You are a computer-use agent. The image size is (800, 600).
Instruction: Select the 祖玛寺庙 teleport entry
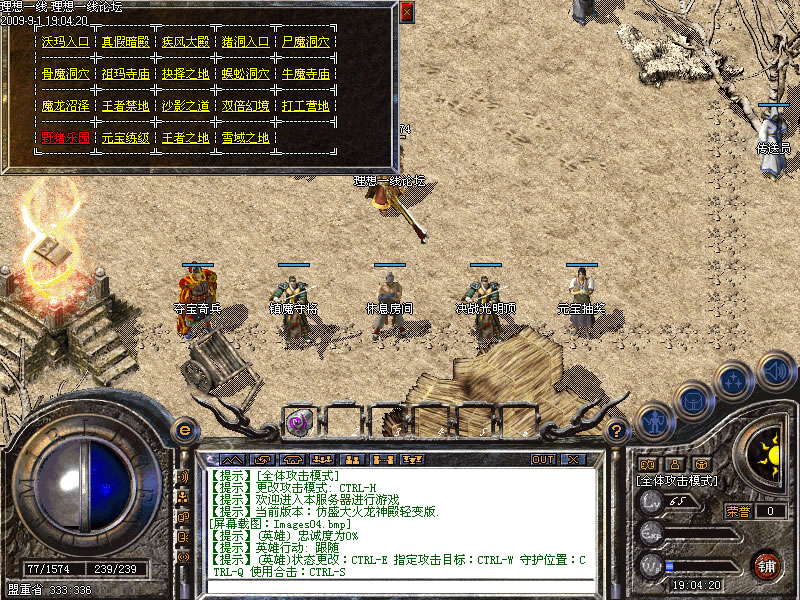(126, 73)
